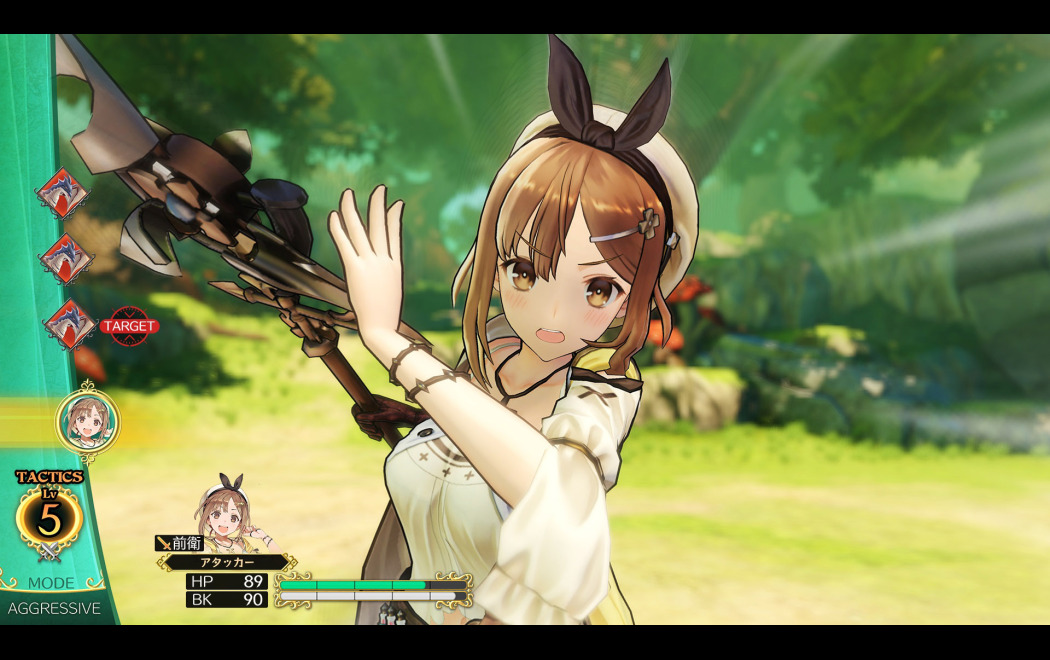Screen dimensions: 1050x660
Task: Click the 前衛 front-row tag
Action: [180, 543]
